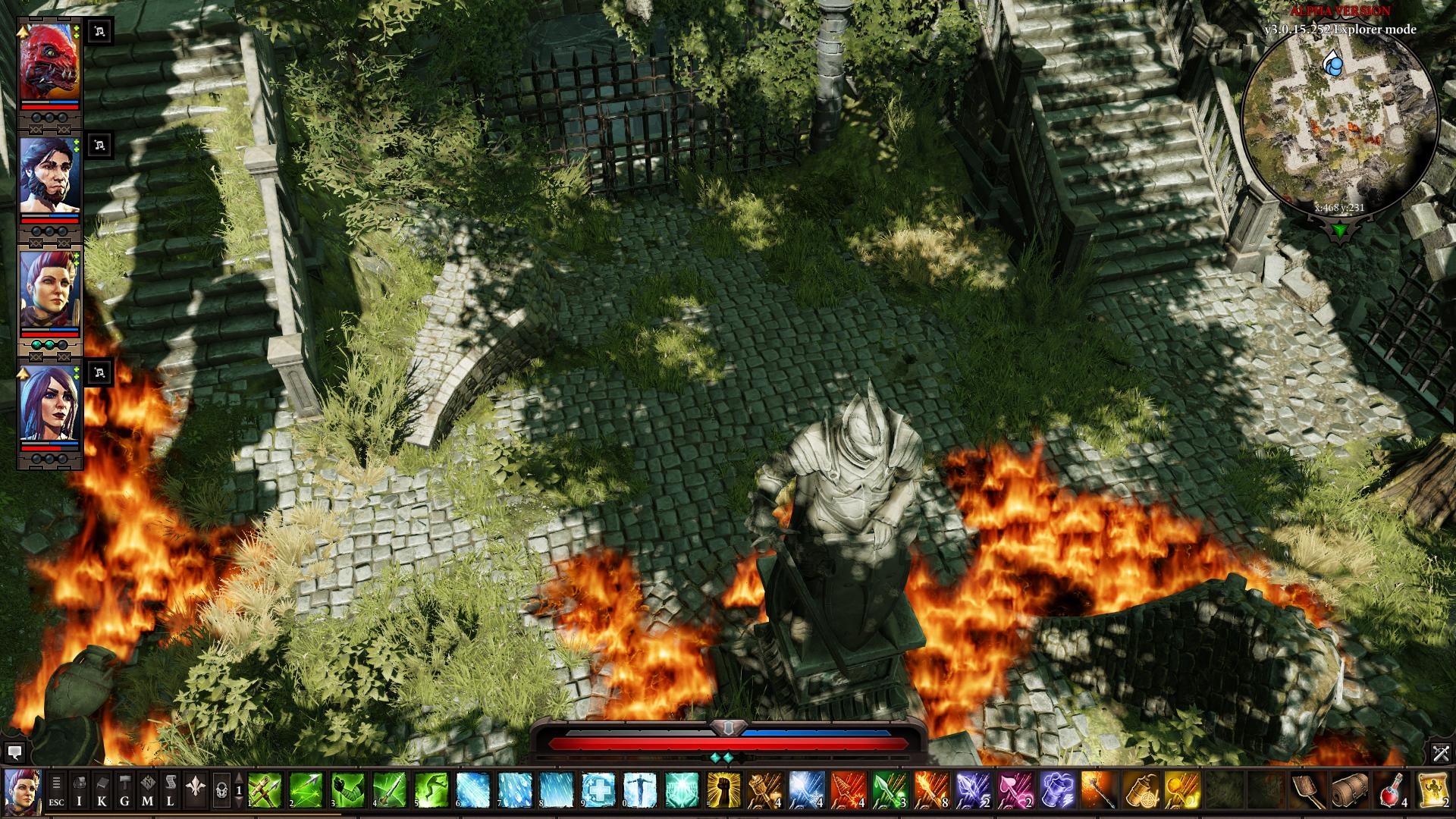Click the crossed swords combat log button

(x=1441, y=753)
